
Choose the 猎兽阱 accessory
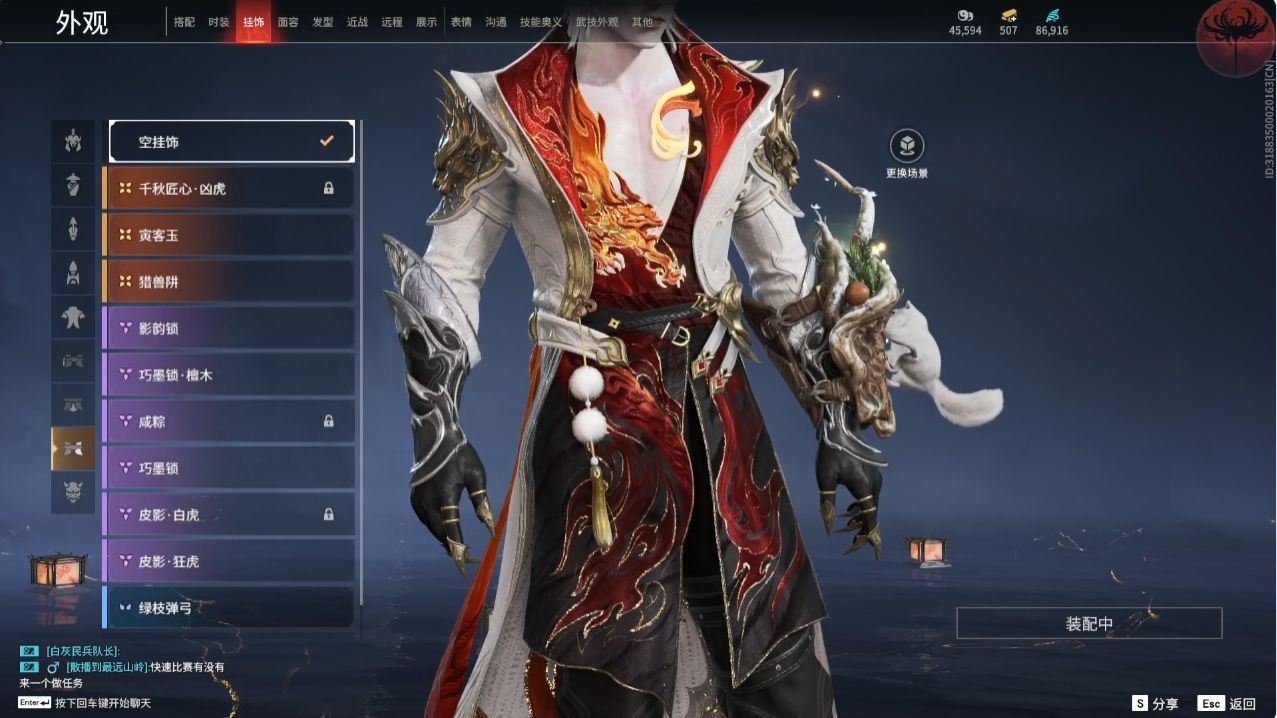pos(229,282)
